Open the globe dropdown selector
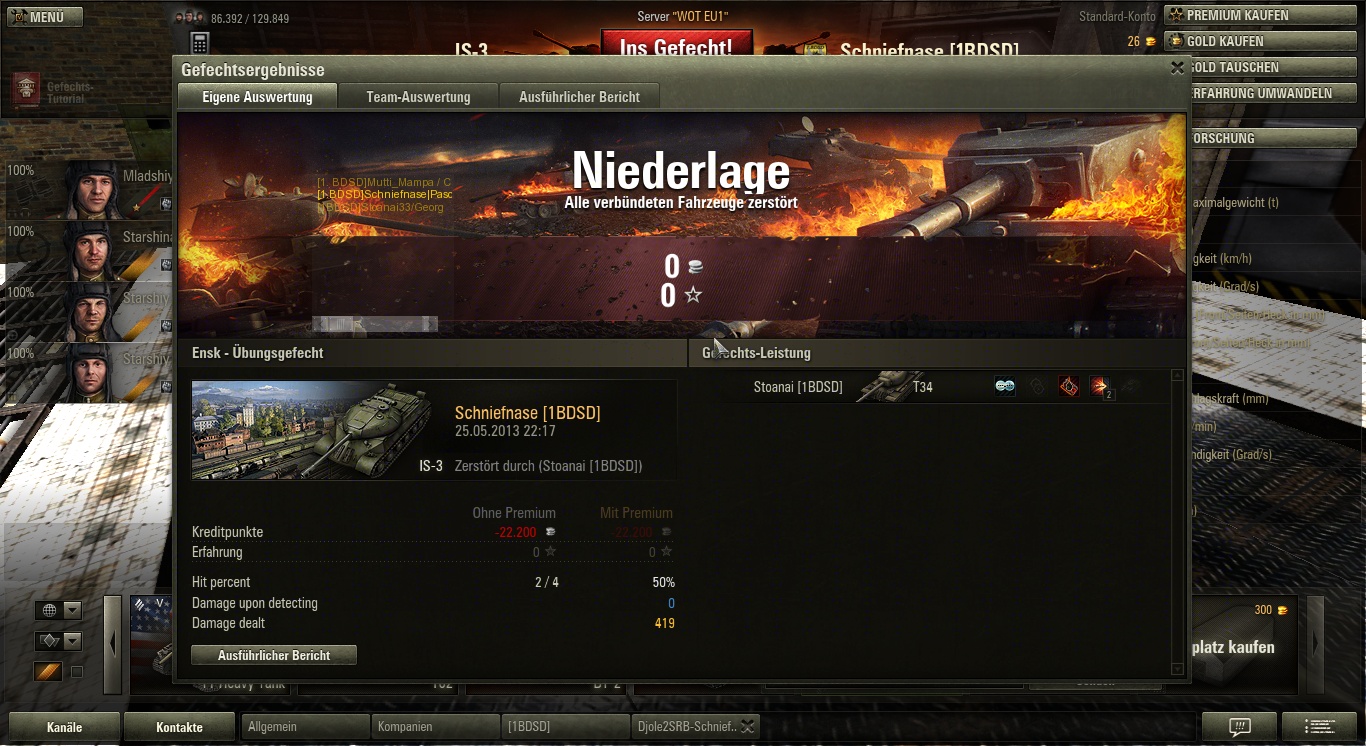 tap(58, 611)
